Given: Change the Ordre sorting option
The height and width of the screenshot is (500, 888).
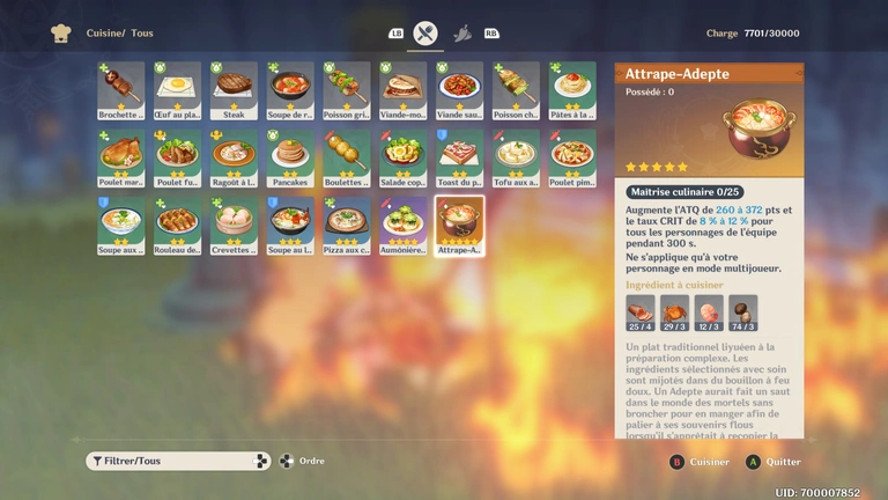Looking at the screenshot, I should click(x=300, y=461).
